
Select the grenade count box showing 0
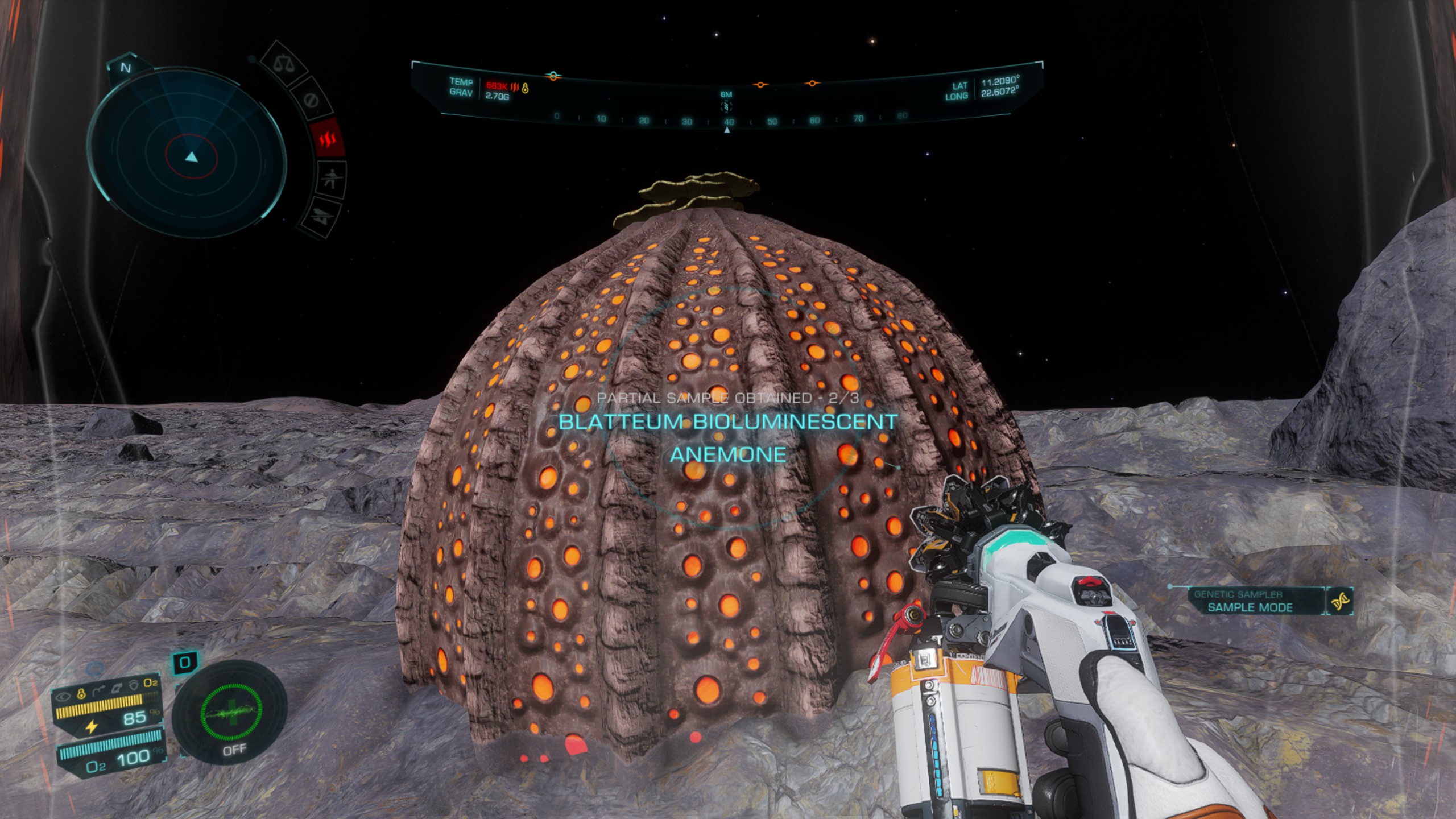[x=185, y=663]
